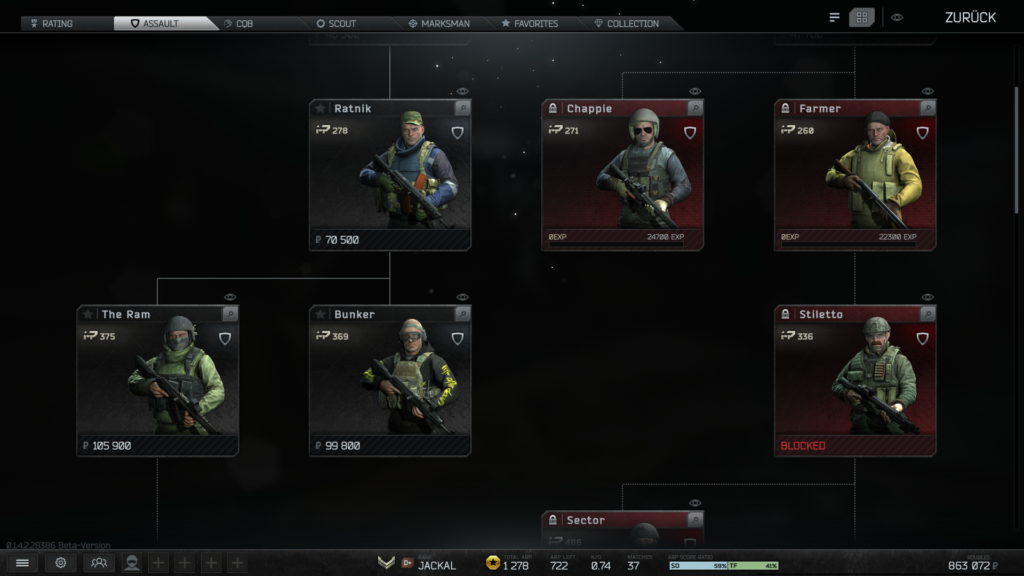
Task: Show the Marksman category
Action: (x=439, y=23)
